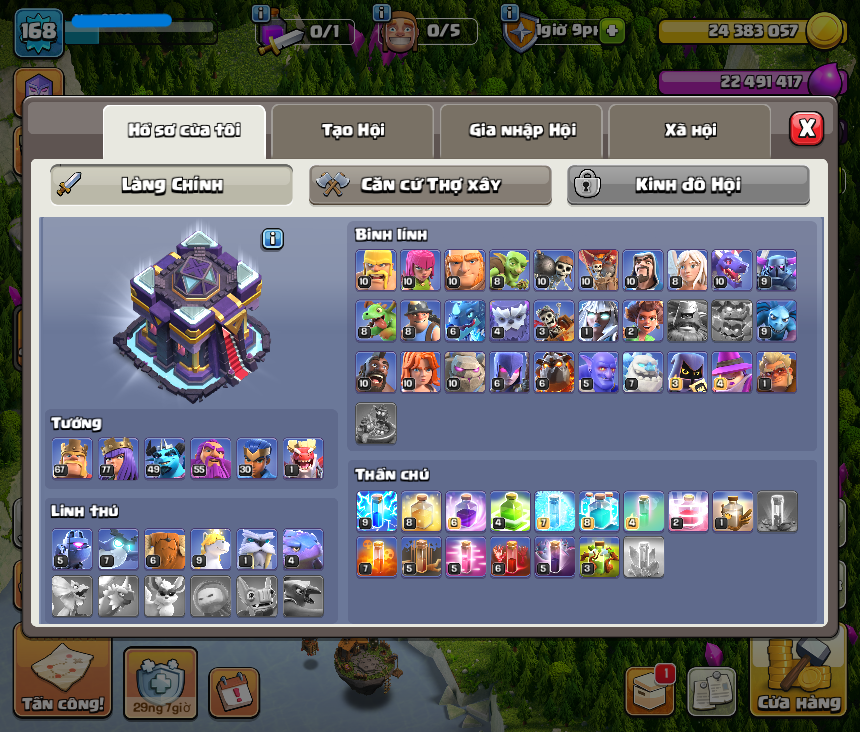Open the Gia nhập Hội tab
The height and width of the screenshot is (732, 860).
pos(521,130)
